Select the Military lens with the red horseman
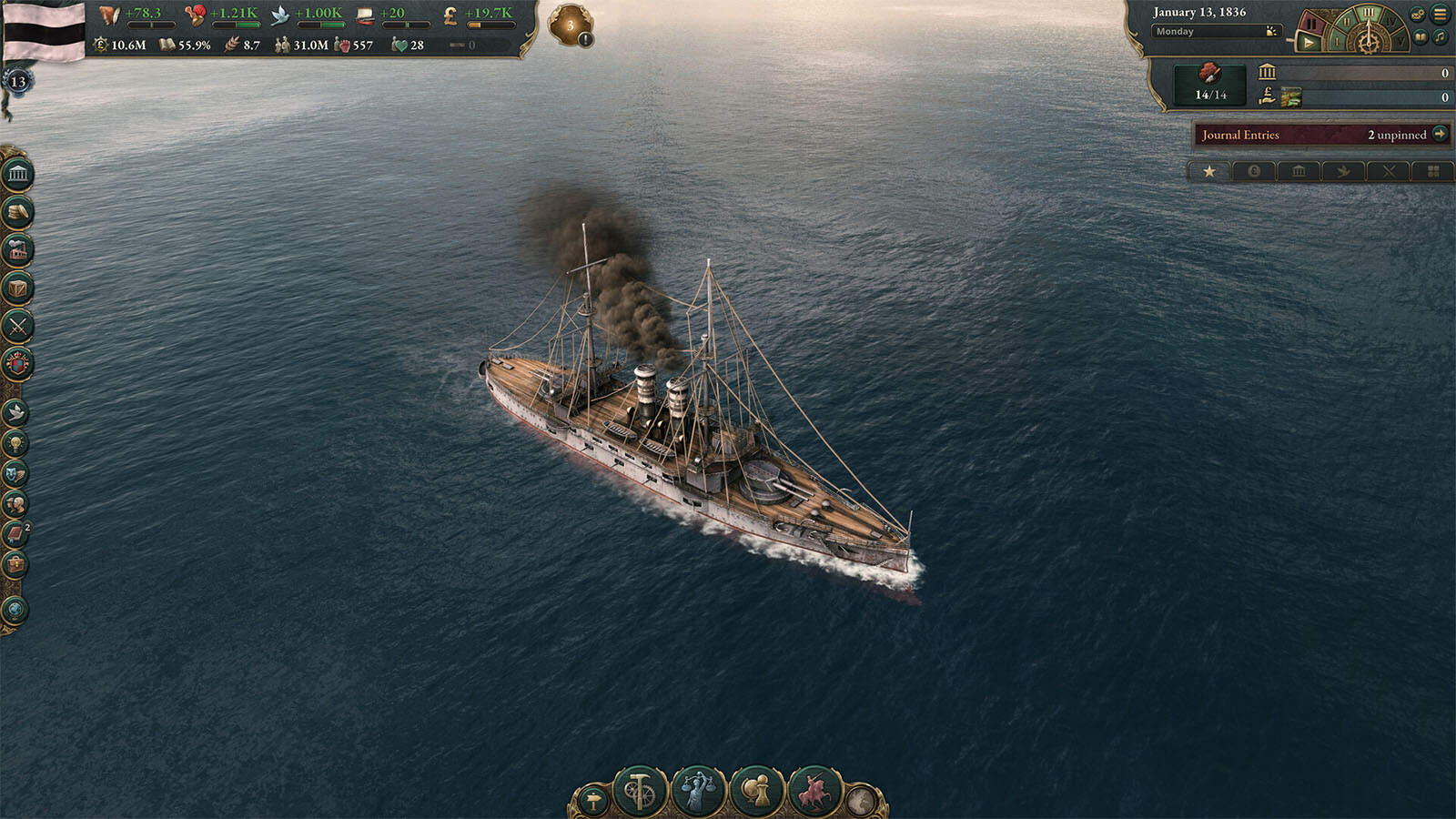The width and height of the screenshot is (1456, 819). pos(814,790)
